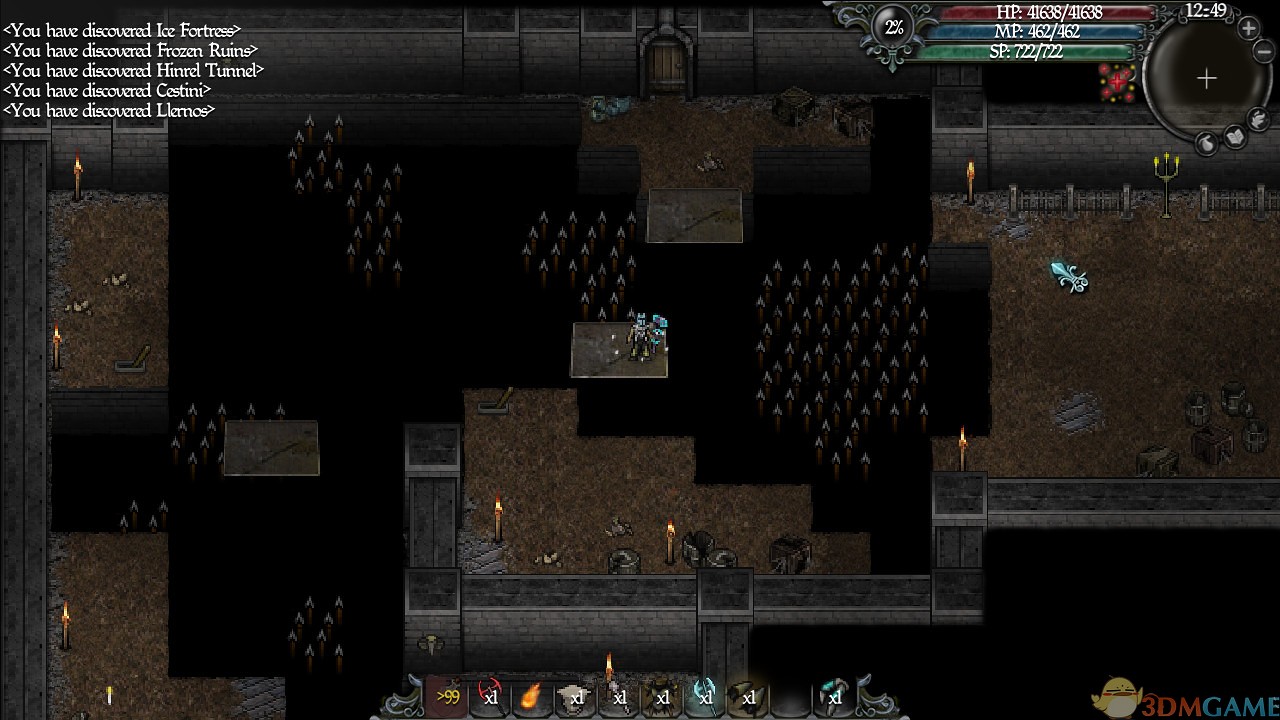This screenshot has height=720, width=1280.
Task: Choose the teal pickaxe hotbar slot
Action: point(833,697)
